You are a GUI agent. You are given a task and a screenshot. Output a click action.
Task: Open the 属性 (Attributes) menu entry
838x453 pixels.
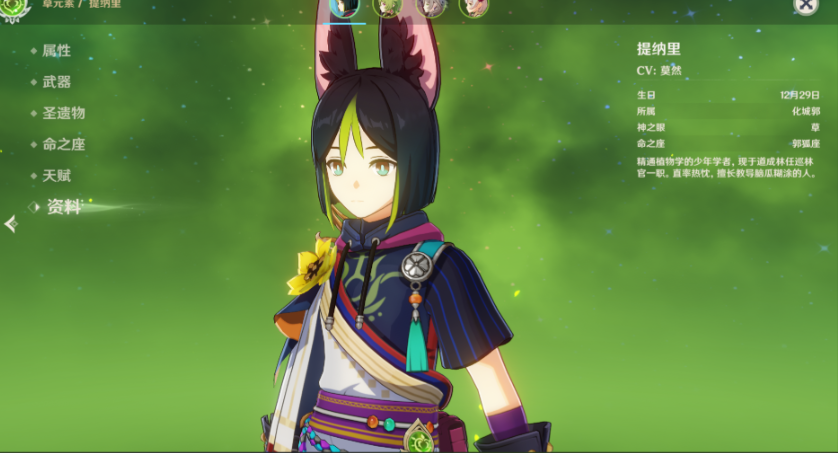click(56, 51)
